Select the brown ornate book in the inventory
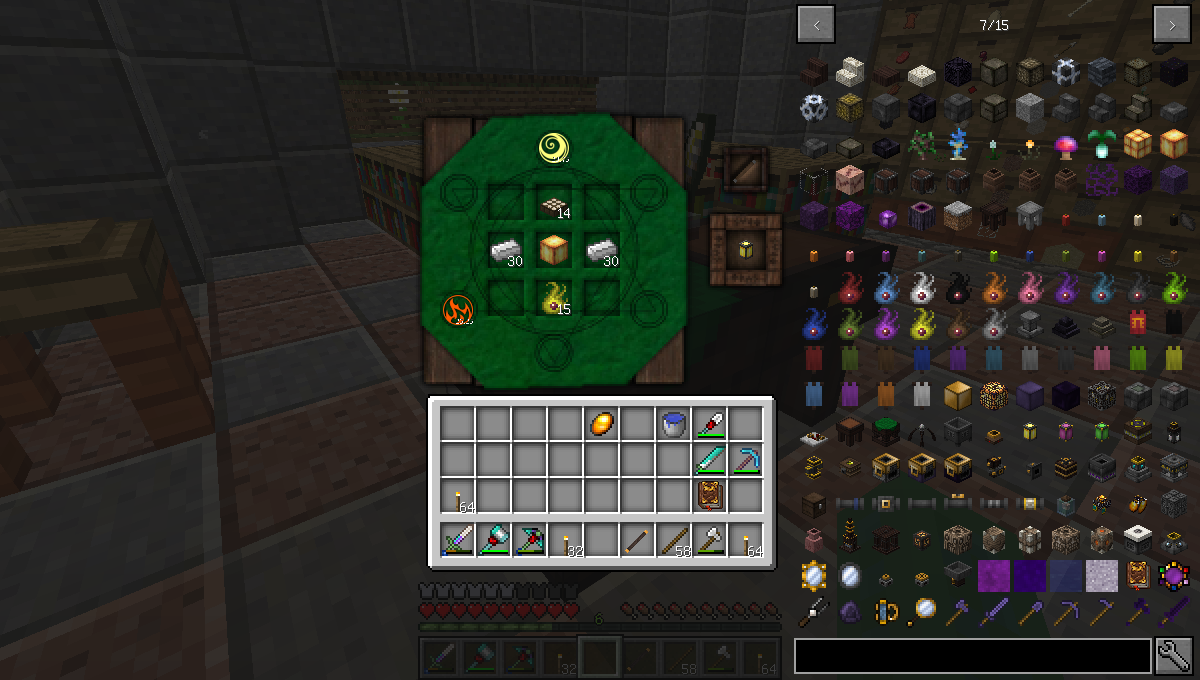Viewport: 1200px width, 680px height. pyautogui.click(x=710, y=495)
